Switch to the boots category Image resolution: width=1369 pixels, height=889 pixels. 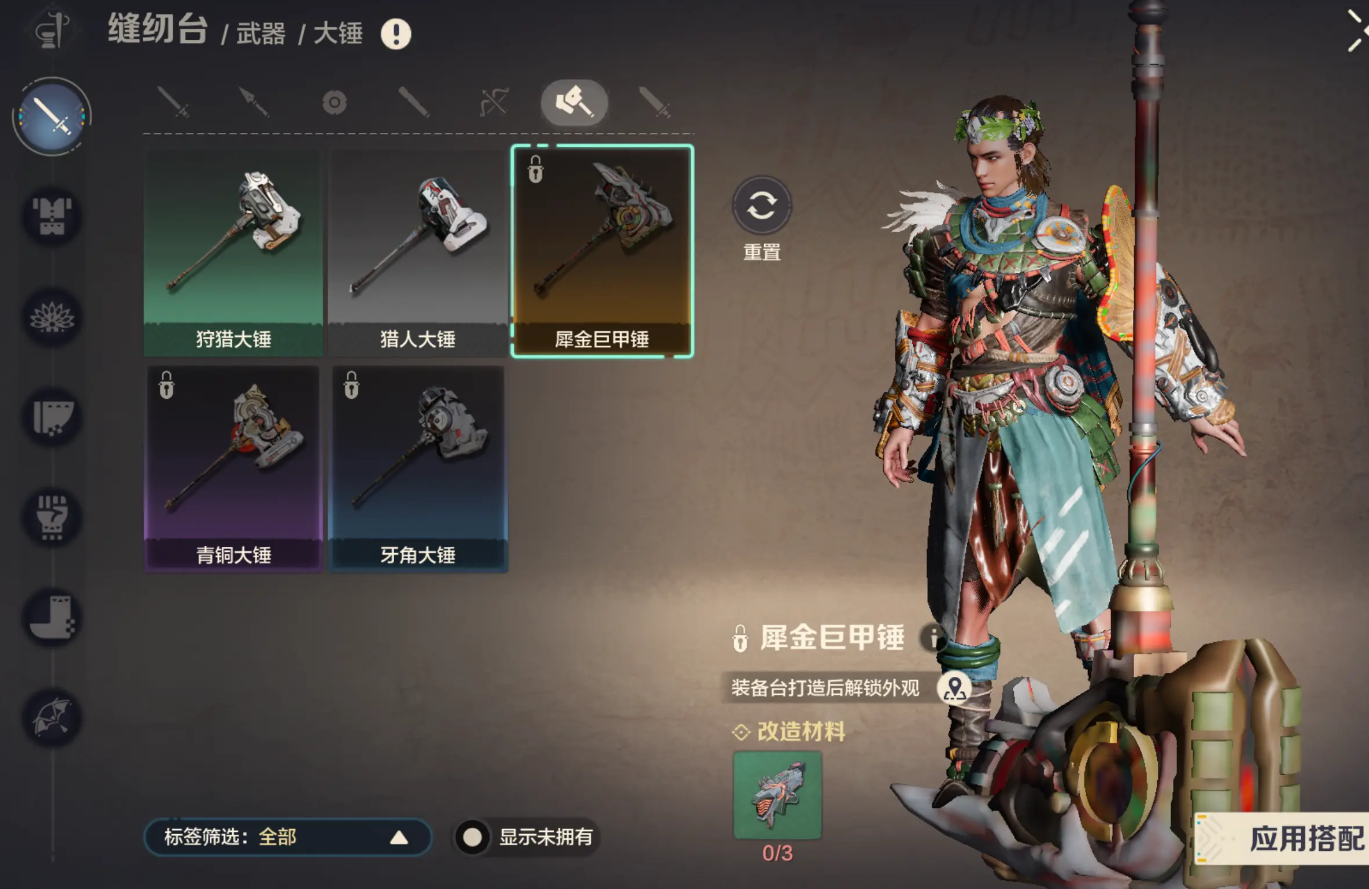pos(52,617)
